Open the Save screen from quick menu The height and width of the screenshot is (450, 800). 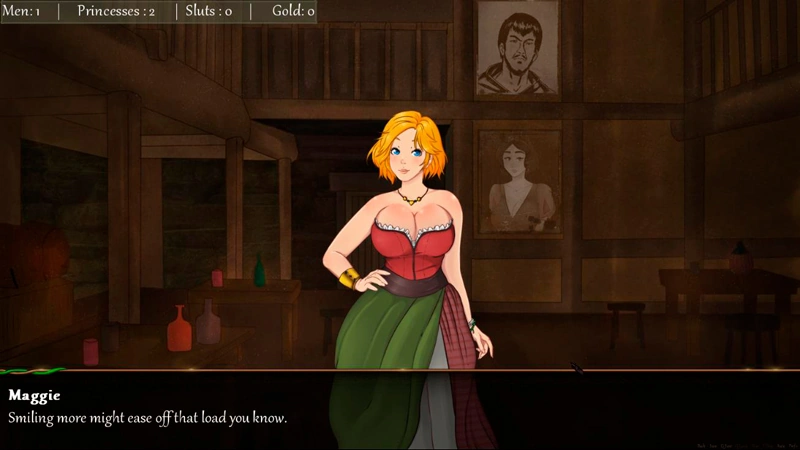[x=712, y=445]
